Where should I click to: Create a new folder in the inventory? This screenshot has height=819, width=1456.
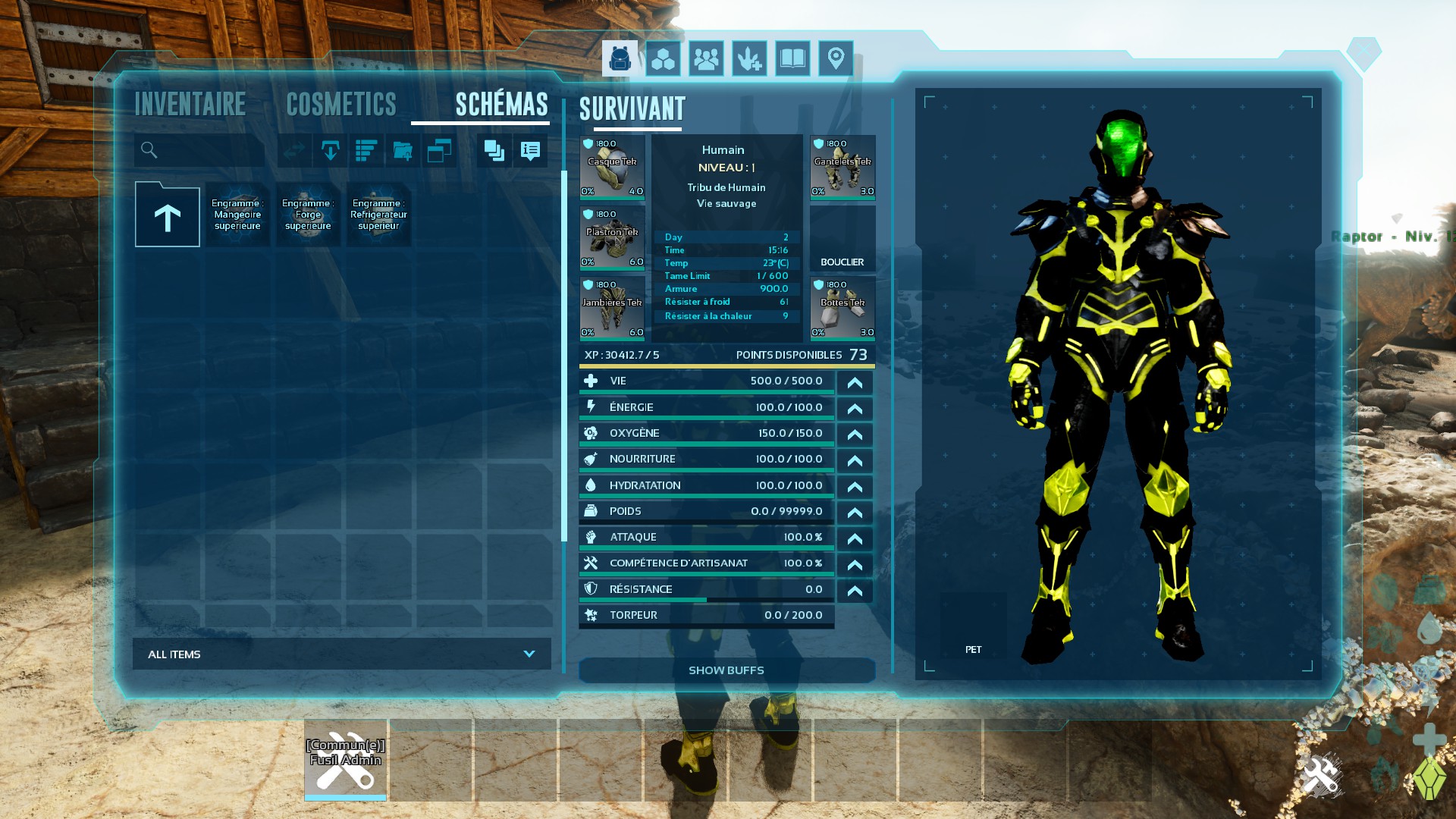(x=404, y=150)
